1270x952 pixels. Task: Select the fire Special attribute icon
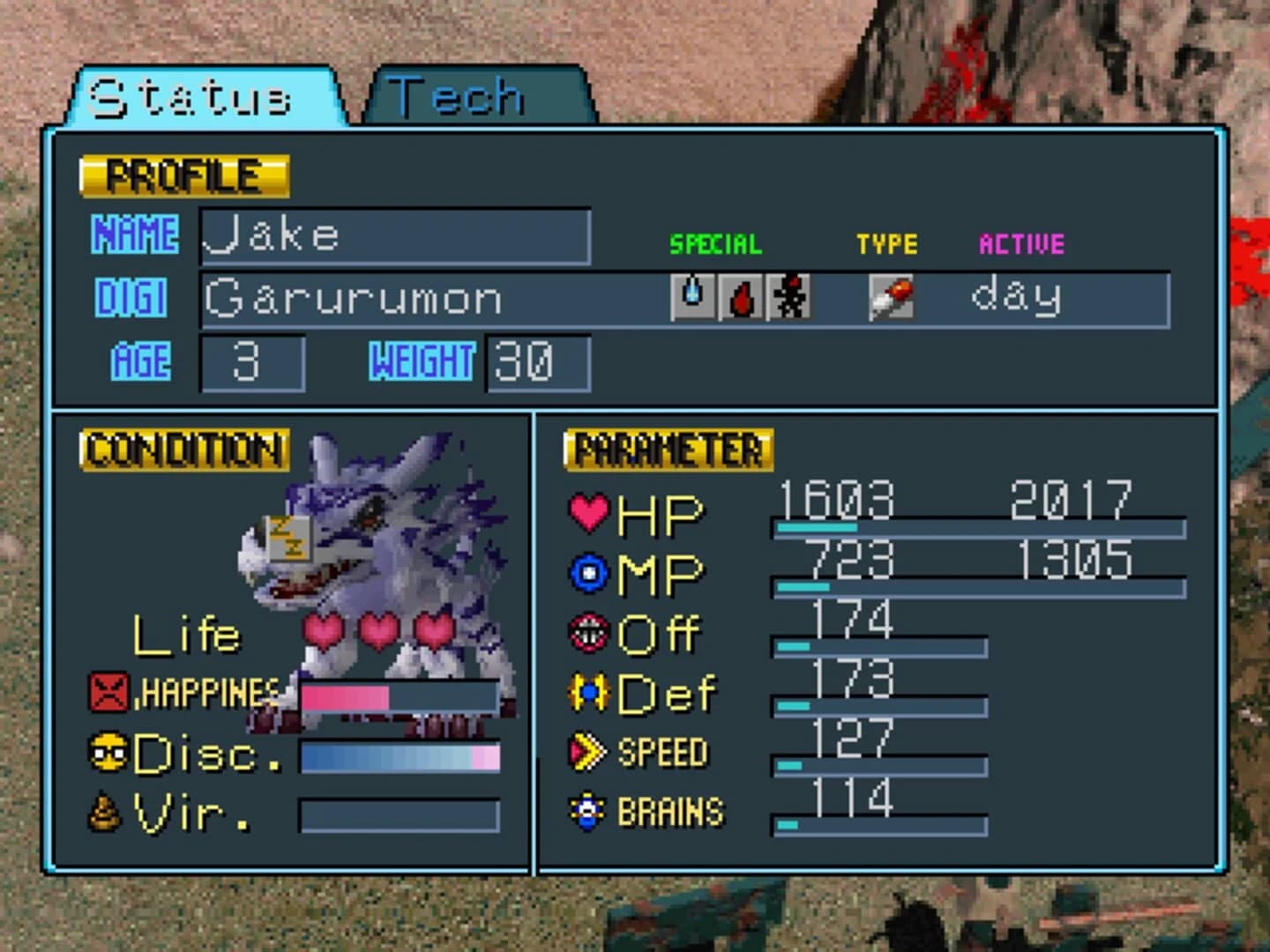[x=742, y=297]
